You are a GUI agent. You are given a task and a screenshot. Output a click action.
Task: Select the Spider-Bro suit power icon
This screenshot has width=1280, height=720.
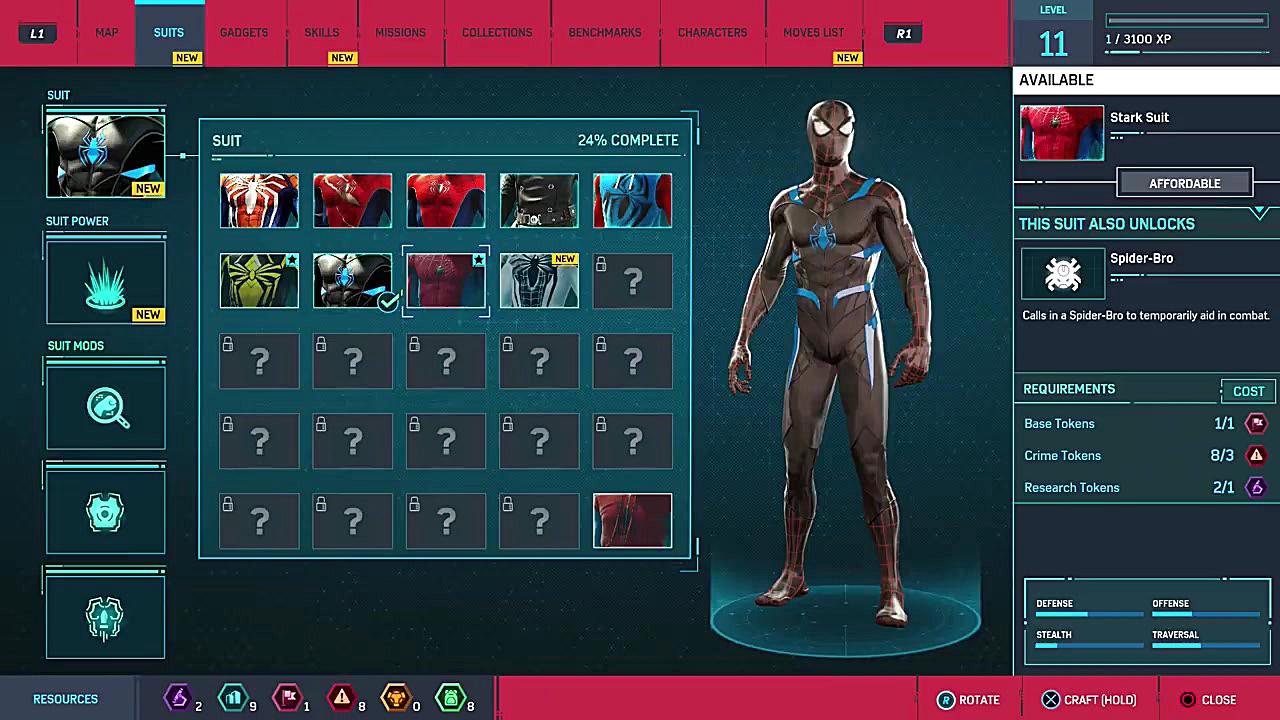tap(1062, 273)
